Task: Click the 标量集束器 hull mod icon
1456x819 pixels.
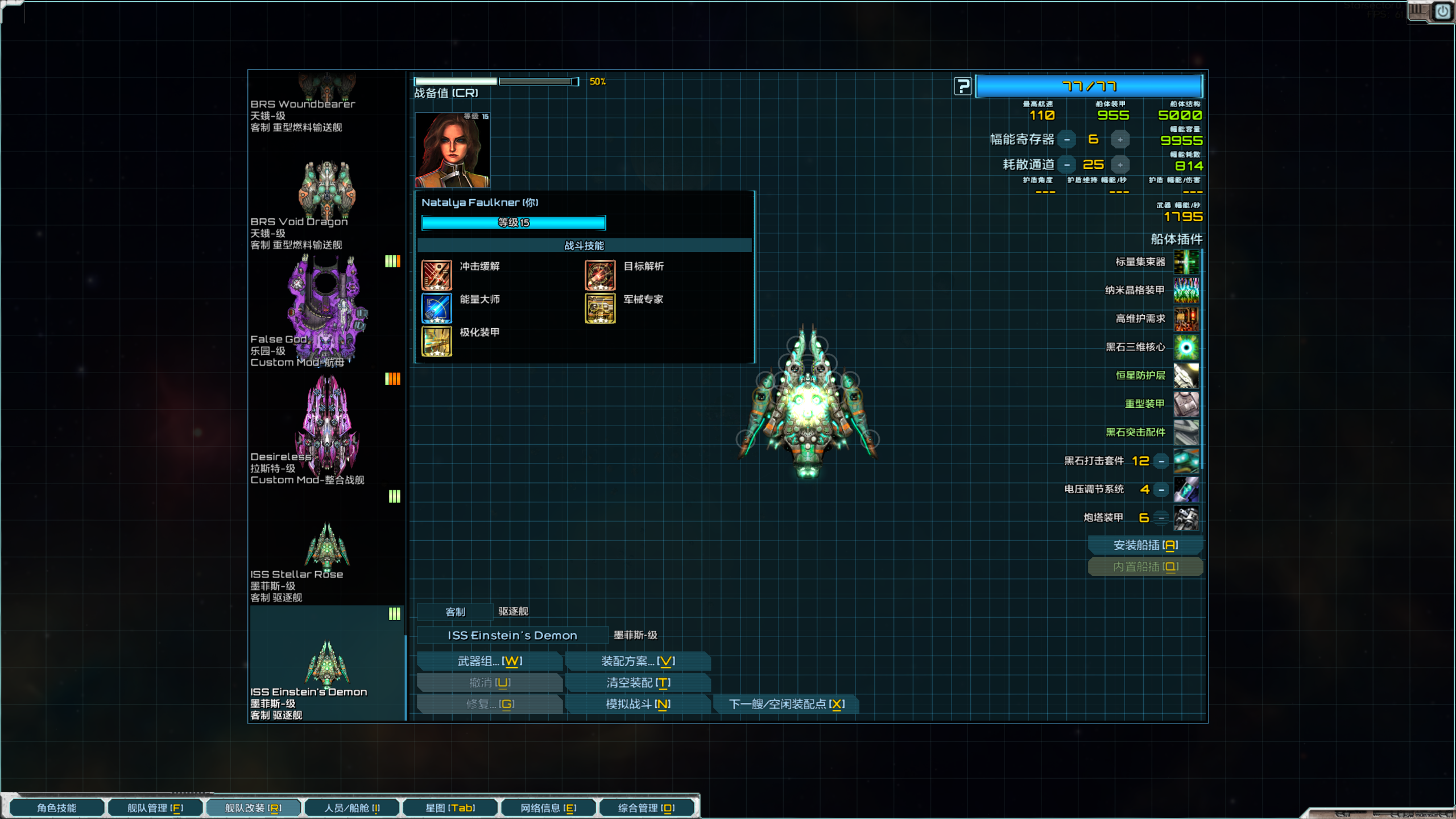Action: pyautogui.click(x=1186, y=262)
